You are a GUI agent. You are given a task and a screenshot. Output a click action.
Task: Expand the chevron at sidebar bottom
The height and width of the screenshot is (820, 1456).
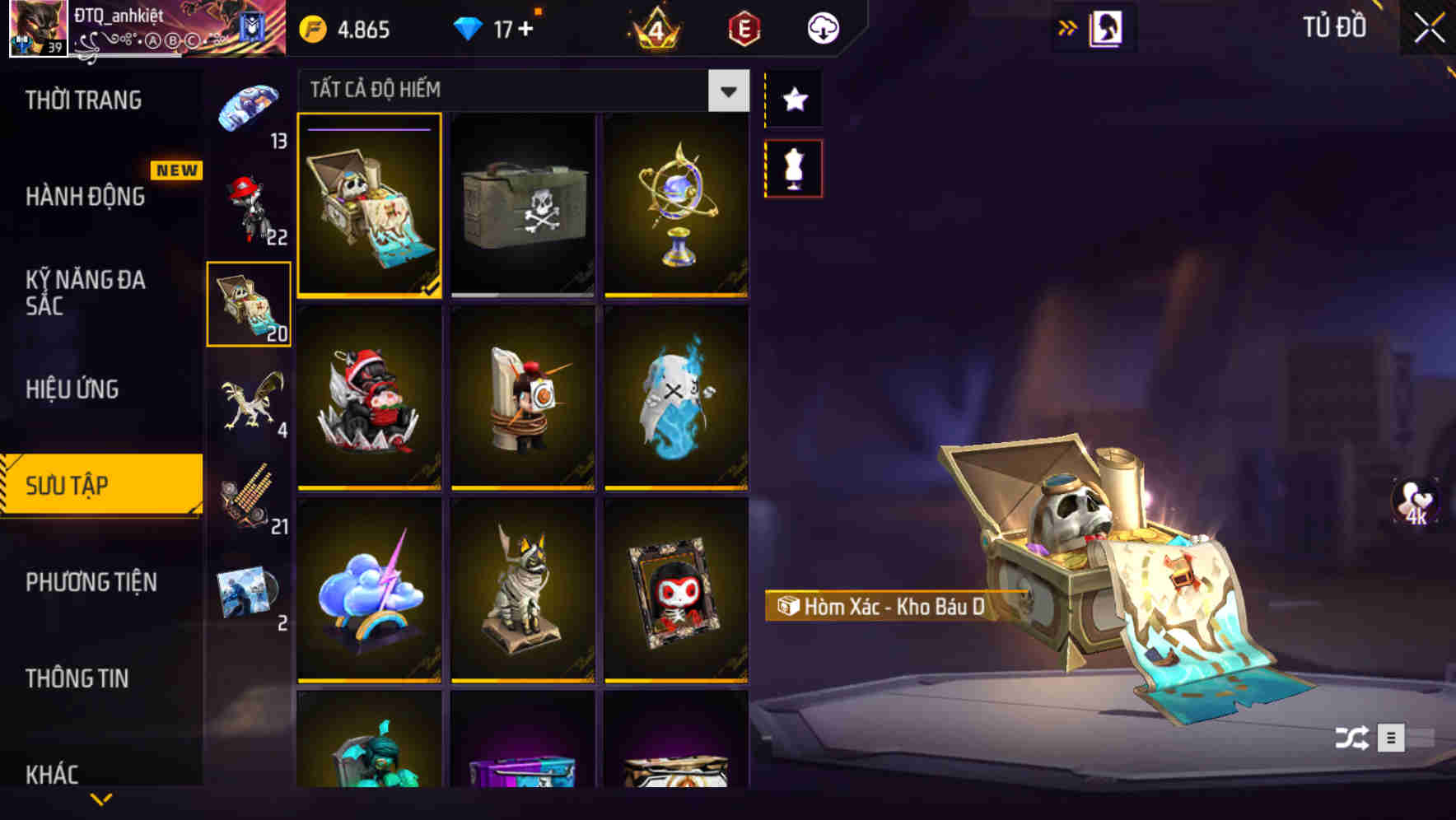coord(99,799)
